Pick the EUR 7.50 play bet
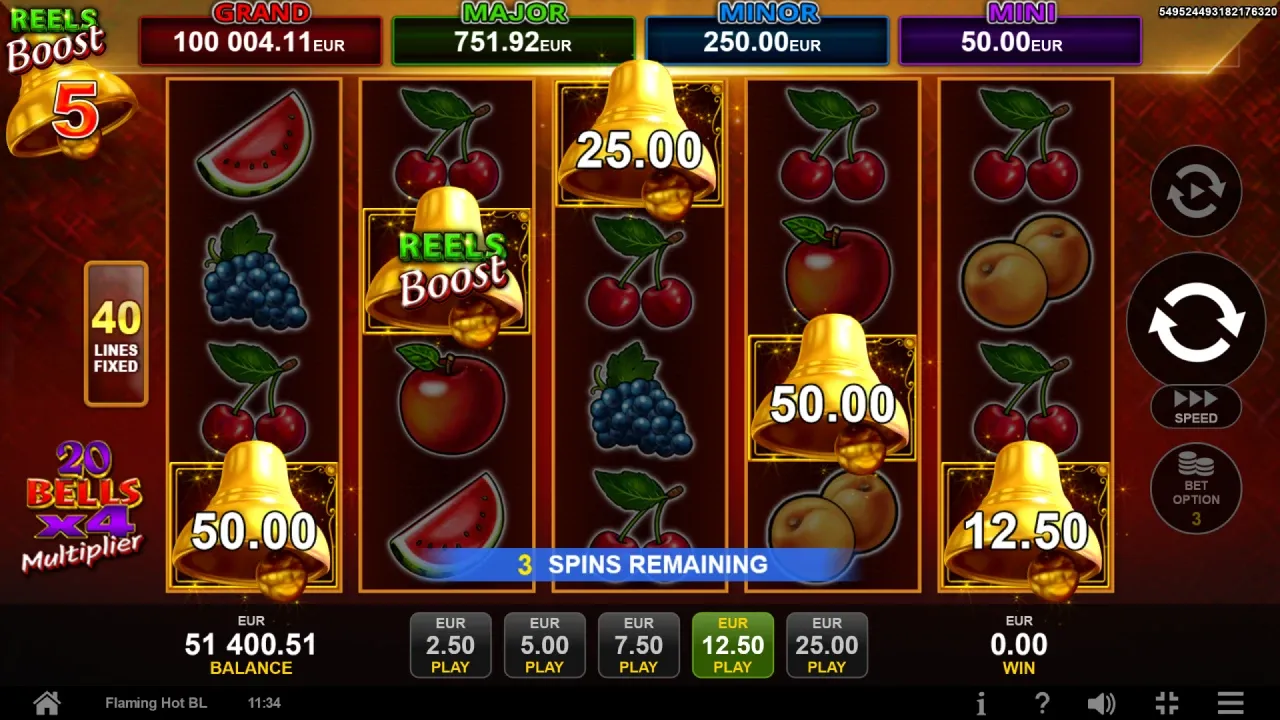Viewport: 1280px width, 720px height. coord(638,645)
